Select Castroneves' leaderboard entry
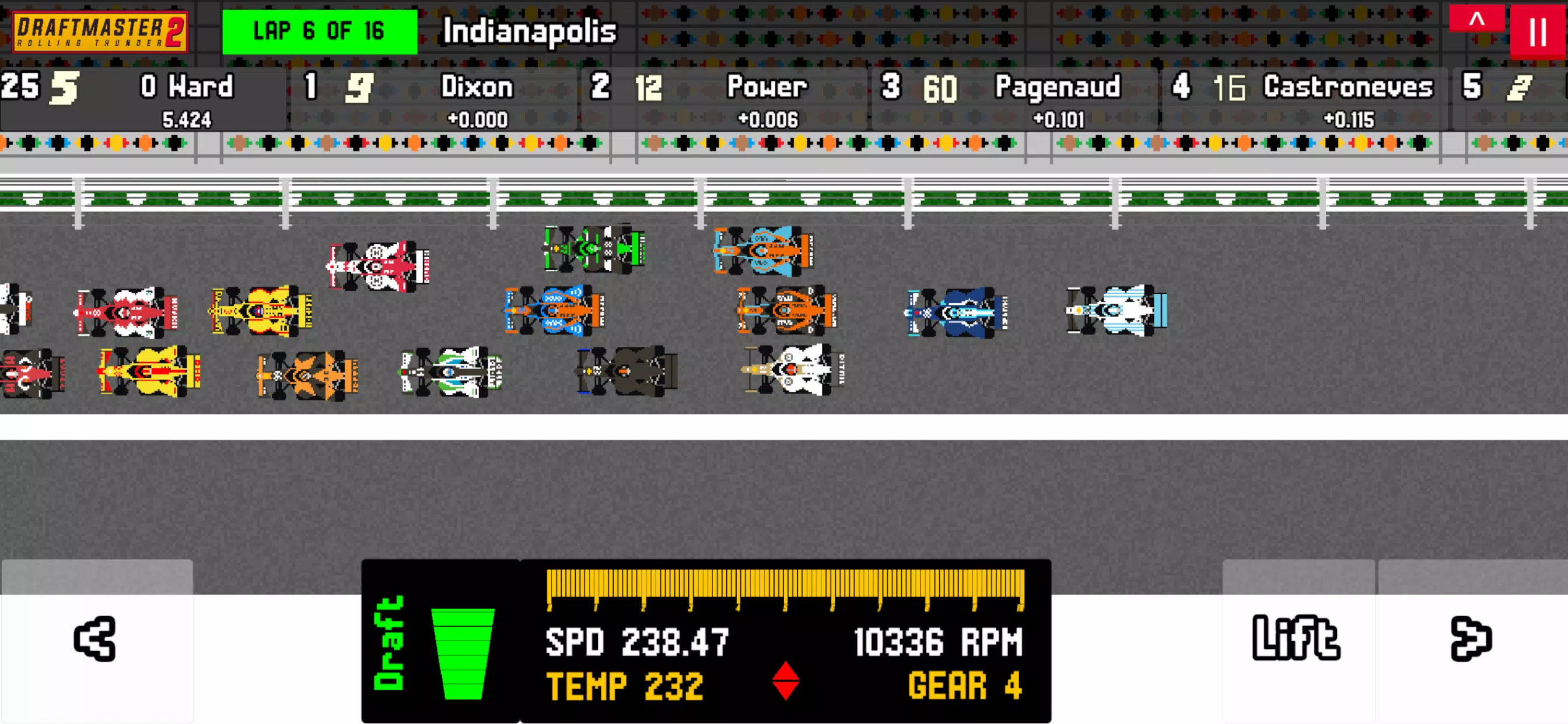The width and height of the screenshot is (1568, 724). click(1304, 99)
